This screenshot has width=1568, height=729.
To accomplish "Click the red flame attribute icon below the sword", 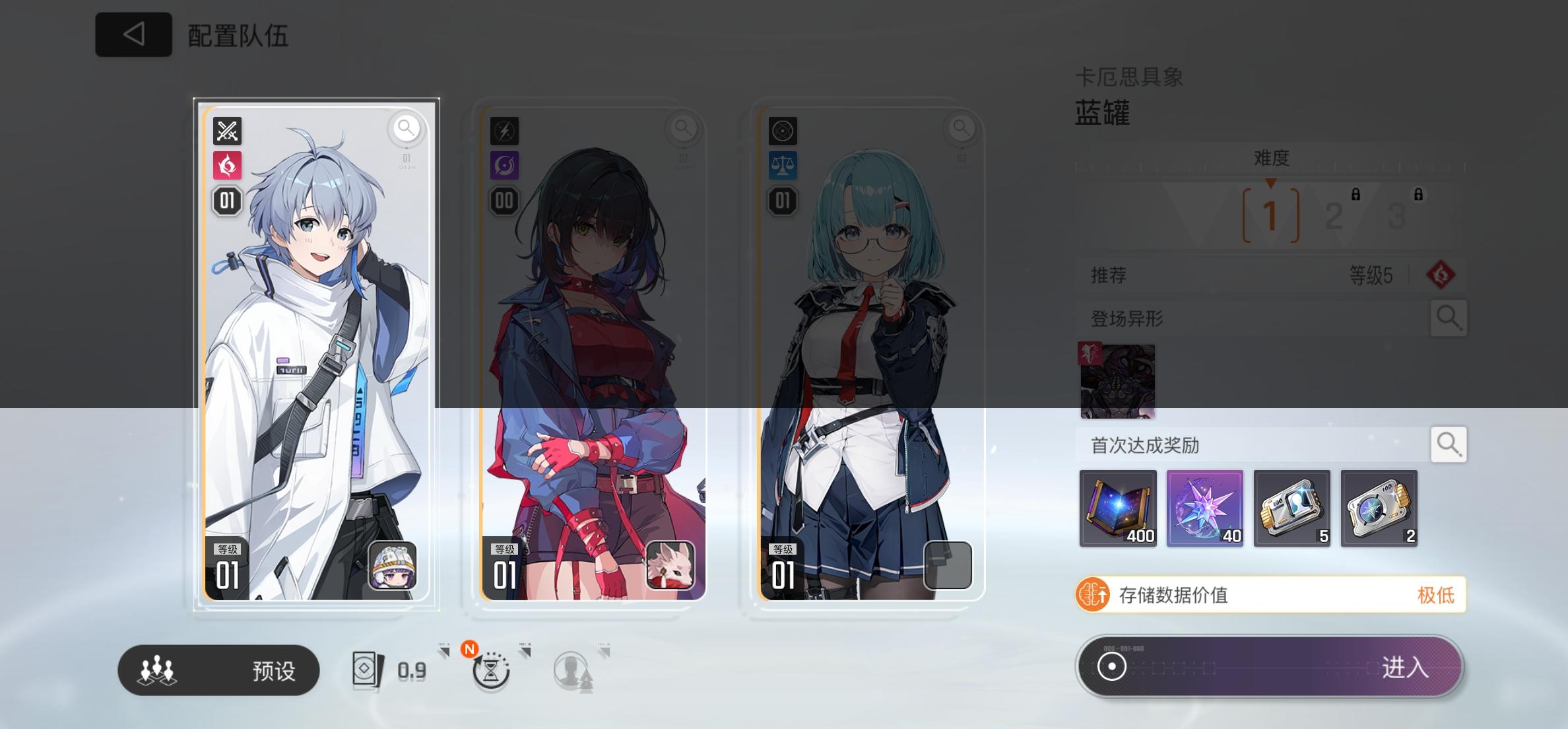I will (226, 165).
